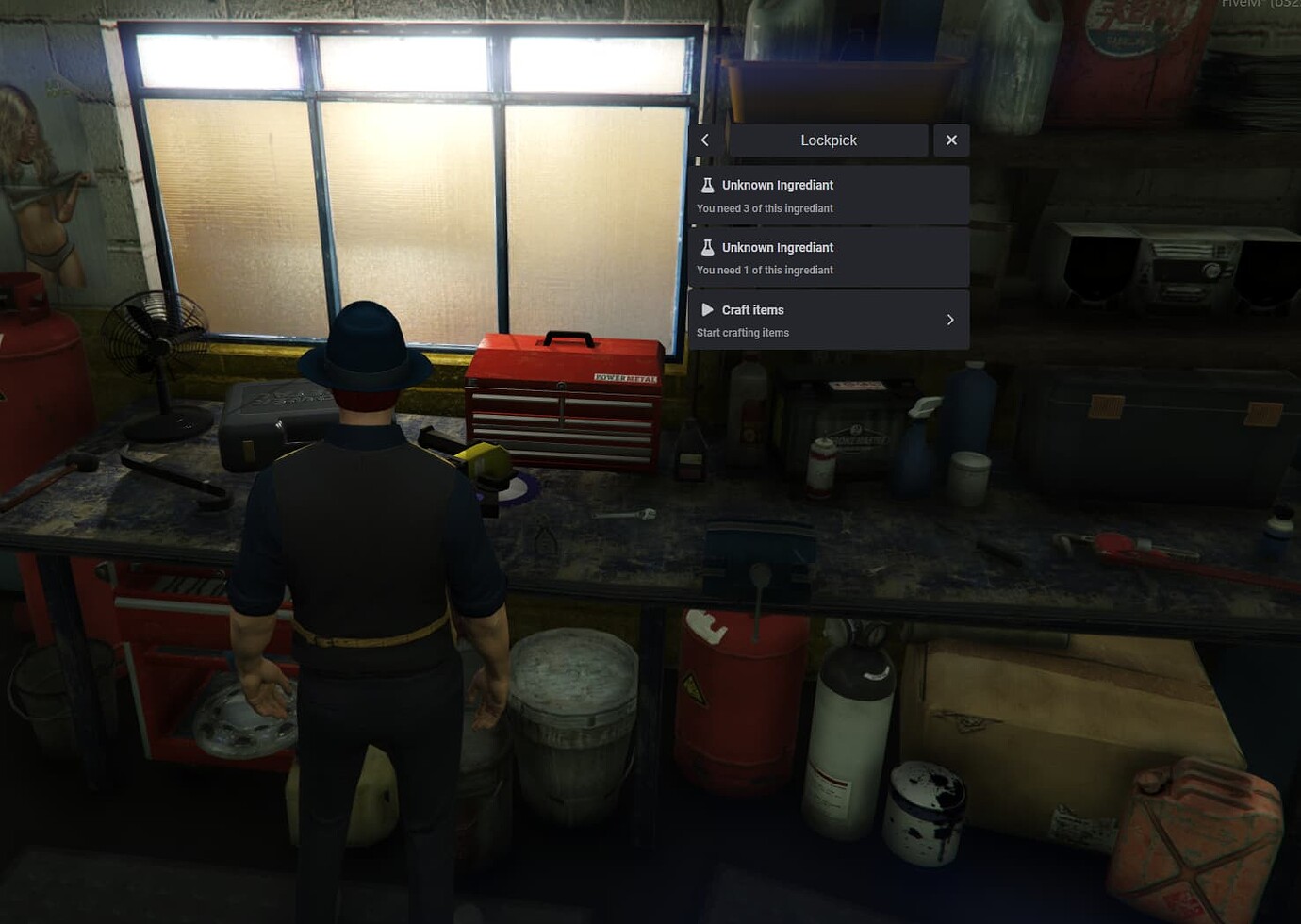Open the crafting submenu via Craft items arrow
The height and width of the screenshot is (924, 1301).
pos(950,319)
